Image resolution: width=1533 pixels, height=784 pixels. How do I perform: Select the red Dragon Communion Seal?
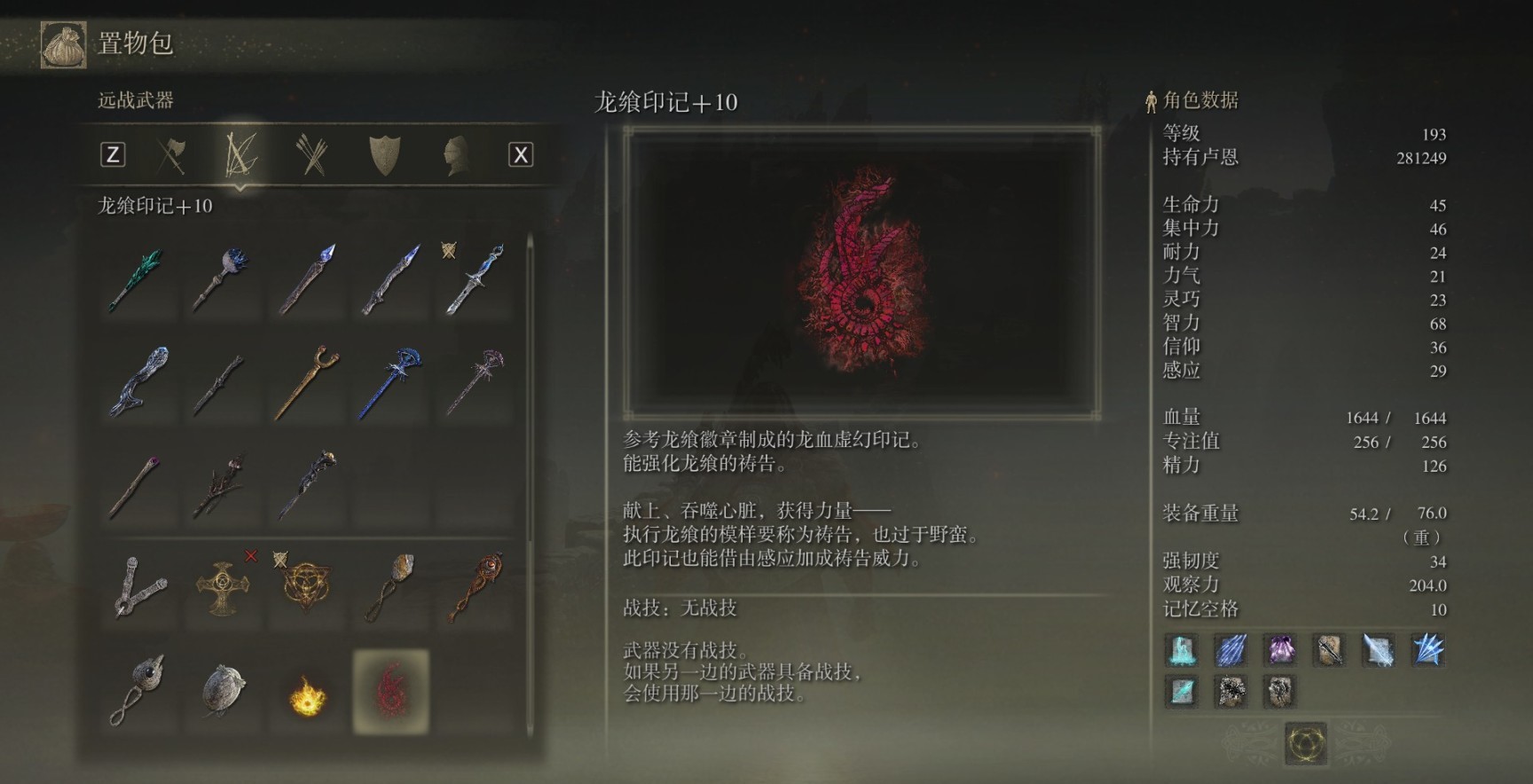(391, 692)
